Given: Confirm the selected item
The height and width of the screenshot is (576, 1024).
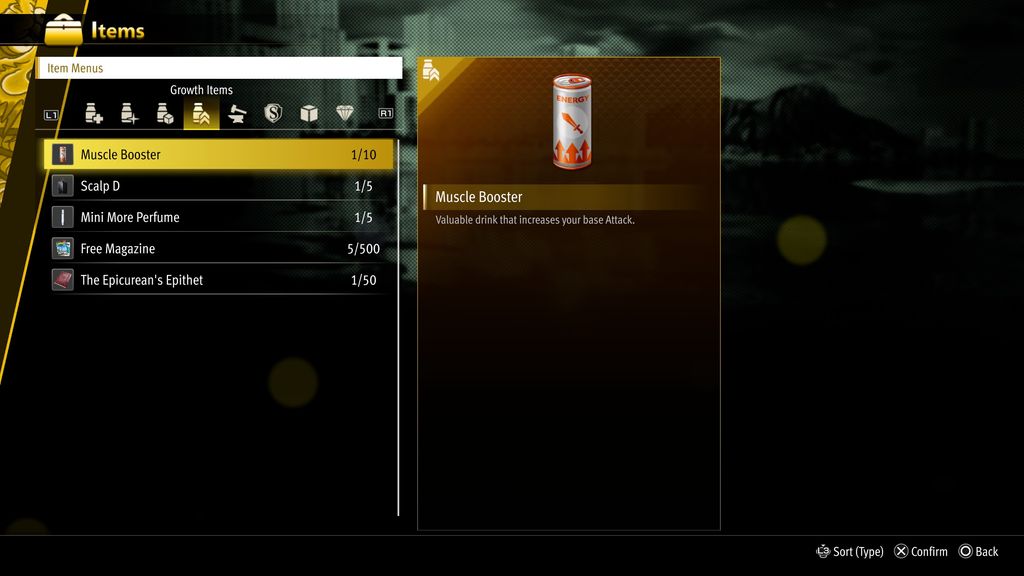Looking at the screenshot, I should tap(921, 551).
